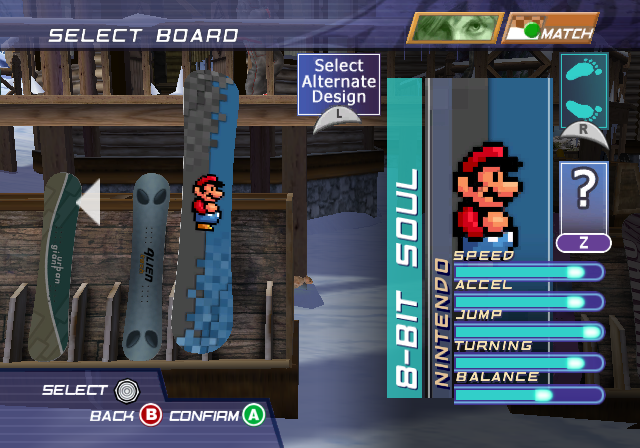Screen dimensions: 640x448
Task: Open the Select Alternate Design box
Action: [339, 84]
